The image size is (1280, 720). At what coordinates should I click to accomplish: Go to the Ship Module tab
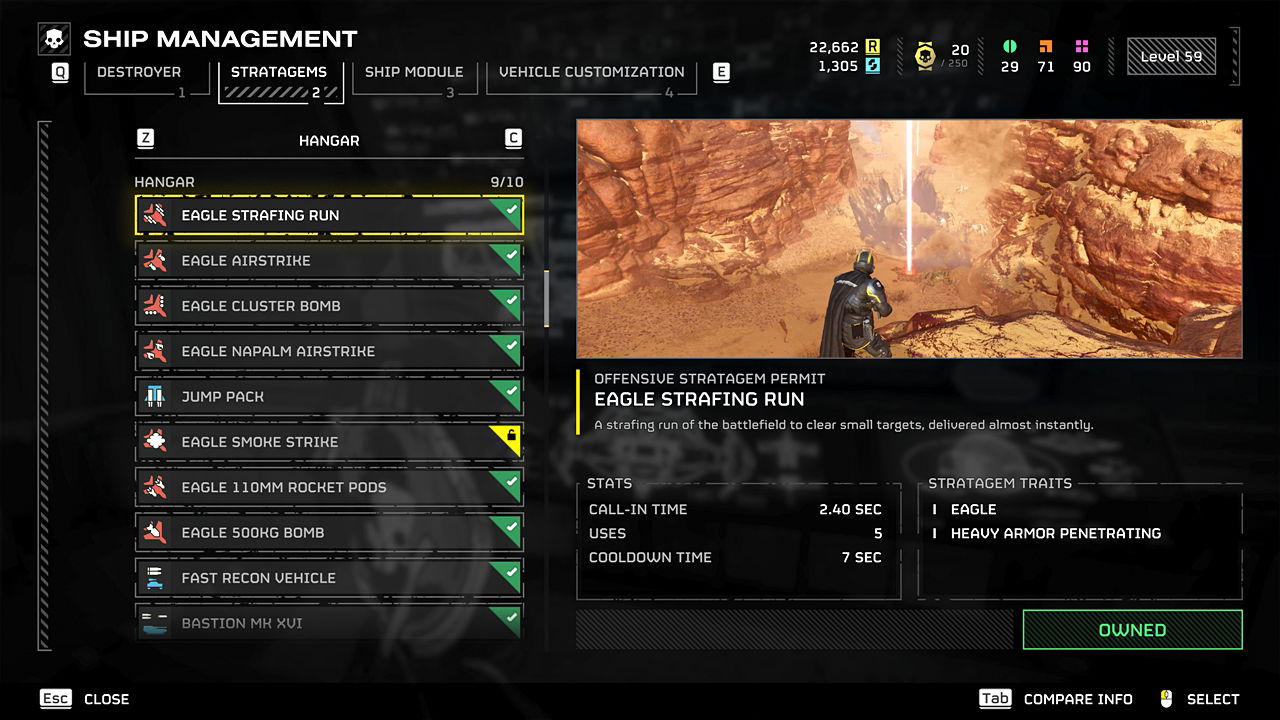click(x=414, y=73)
